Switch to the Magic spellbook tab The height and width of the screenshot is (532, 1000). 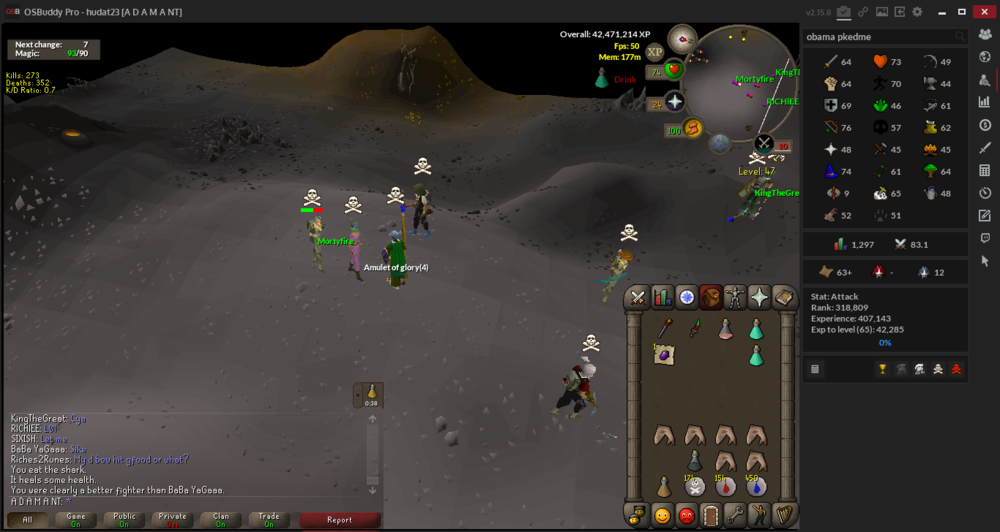pos(785,297)
